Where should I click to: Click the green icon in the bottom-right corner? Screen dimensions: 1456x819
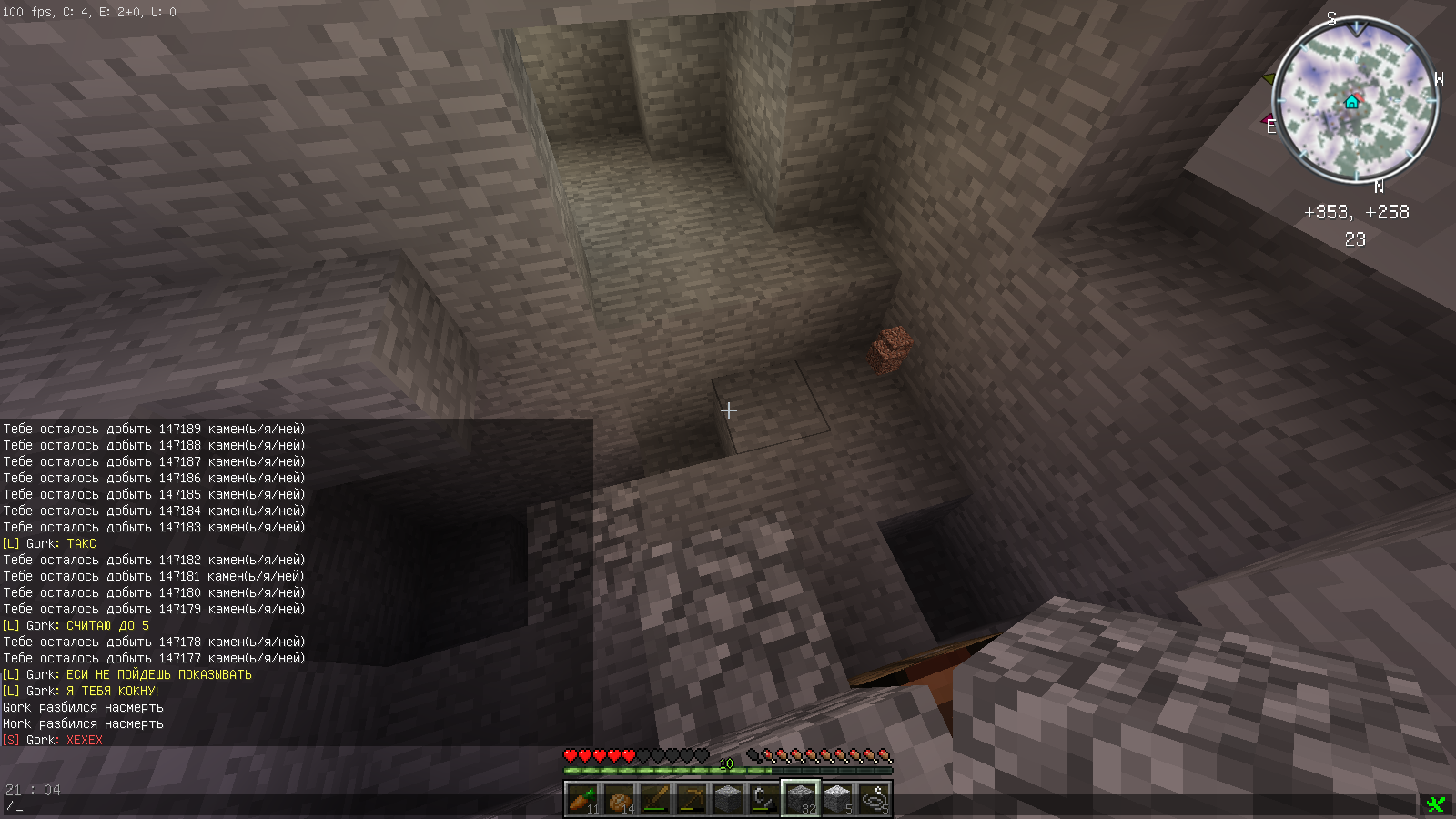[x=1436, y=804]
